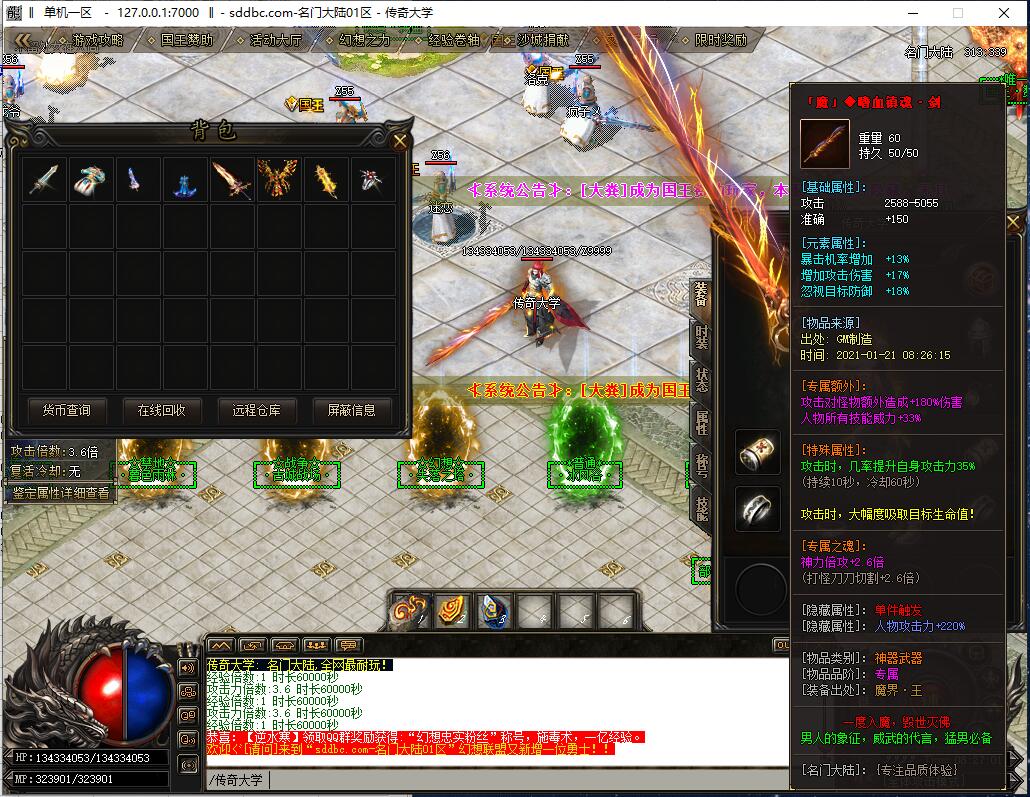This screenshot has height=797, width=1030.
Task: Open 在线回收 online recycling
Action: point(161,410)
